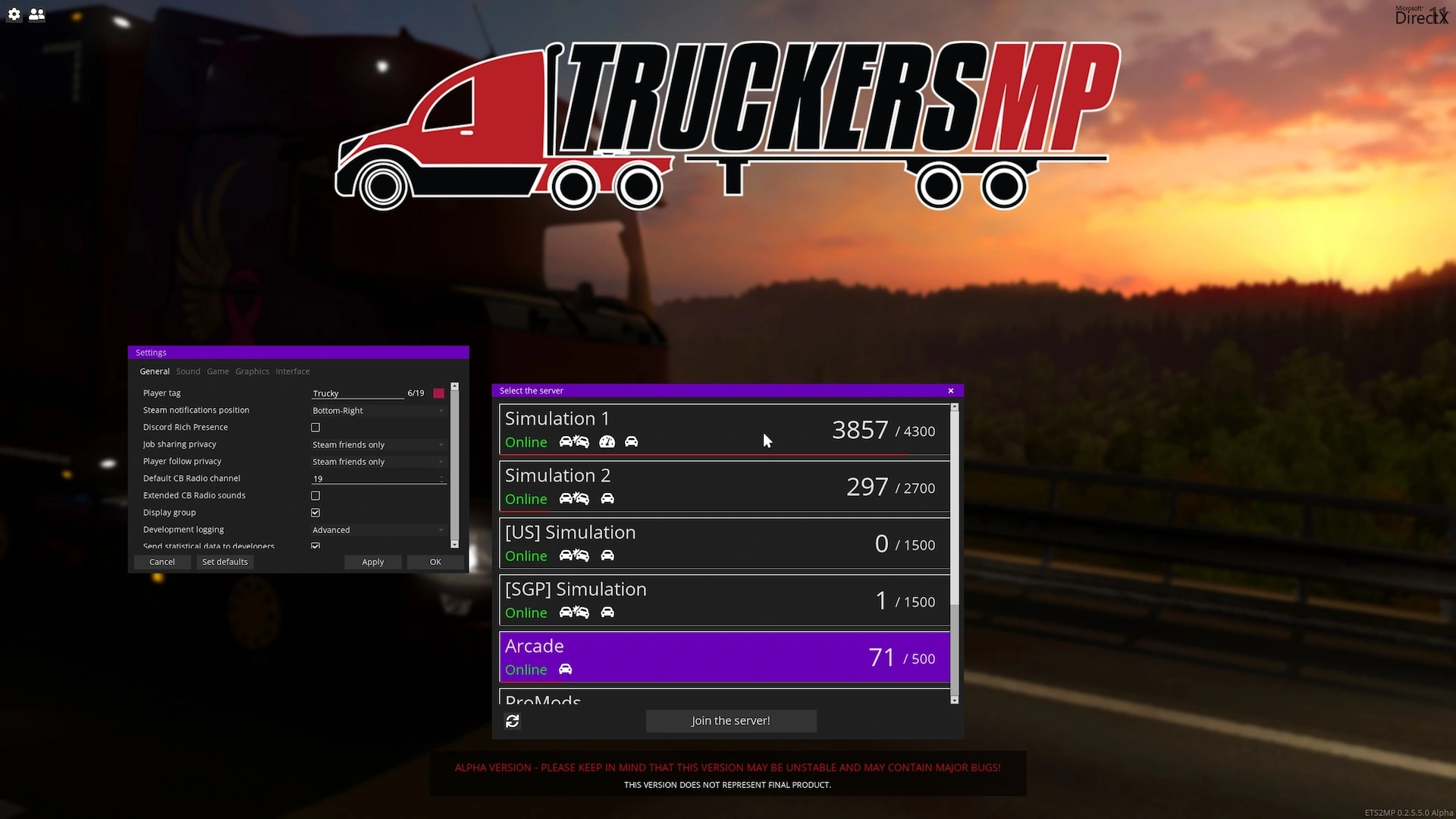This screenshot has height=819, width=1456.
Task: Uncheck the Display group option
Action: (x=315, y=513)
